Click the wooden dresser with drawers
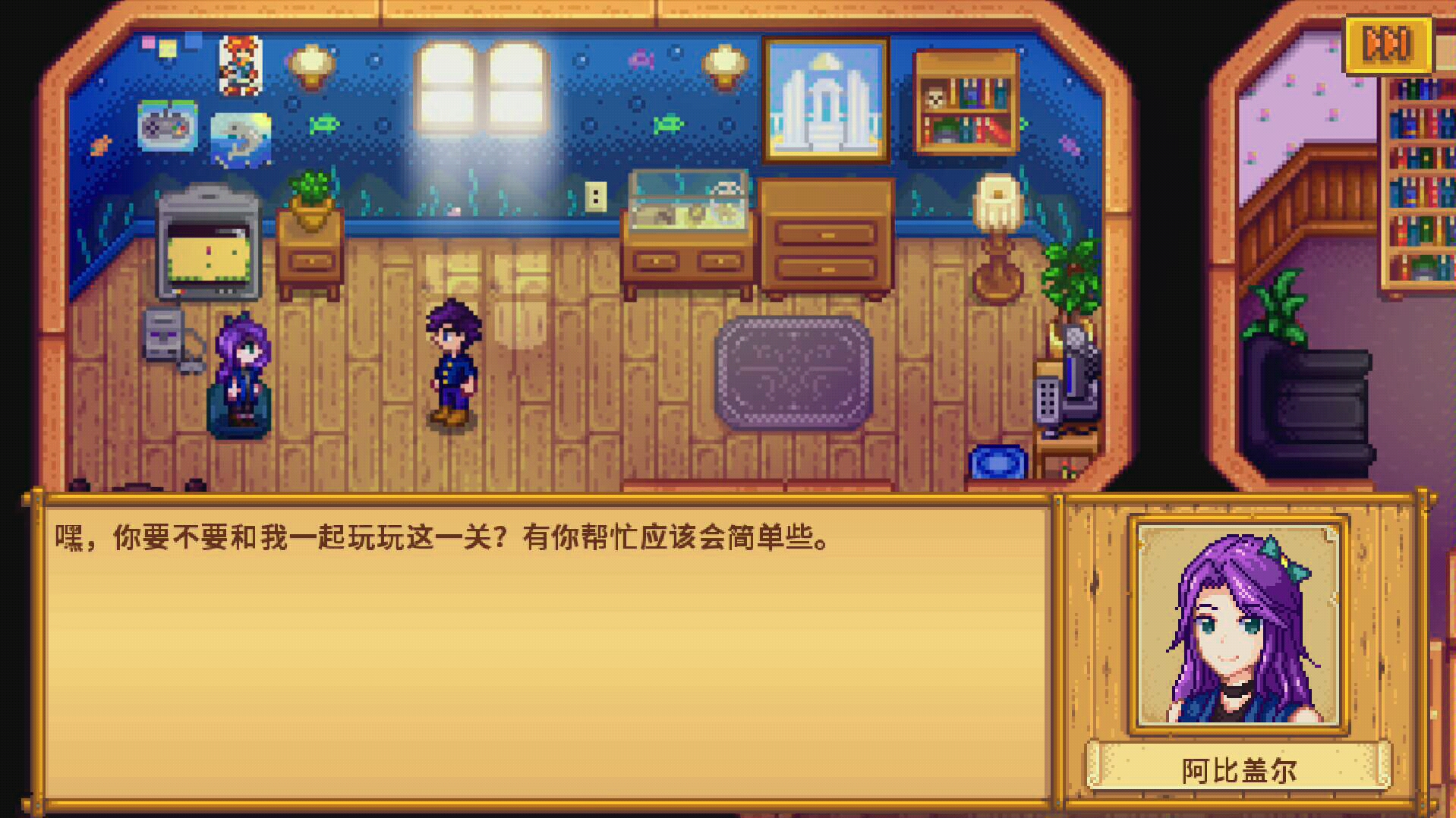Viewport: 1456px width, 818px height. tap(827, 239)
